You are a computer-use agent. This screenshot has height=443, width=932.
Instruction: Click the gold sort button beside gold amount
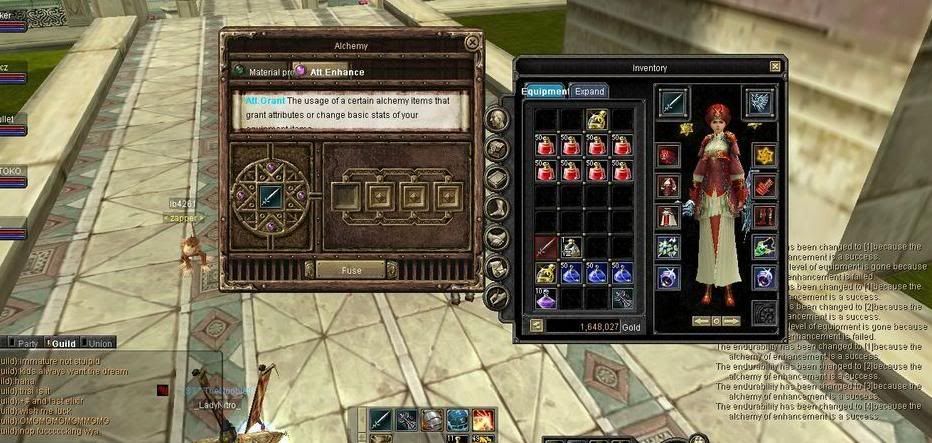click(536, 326)
